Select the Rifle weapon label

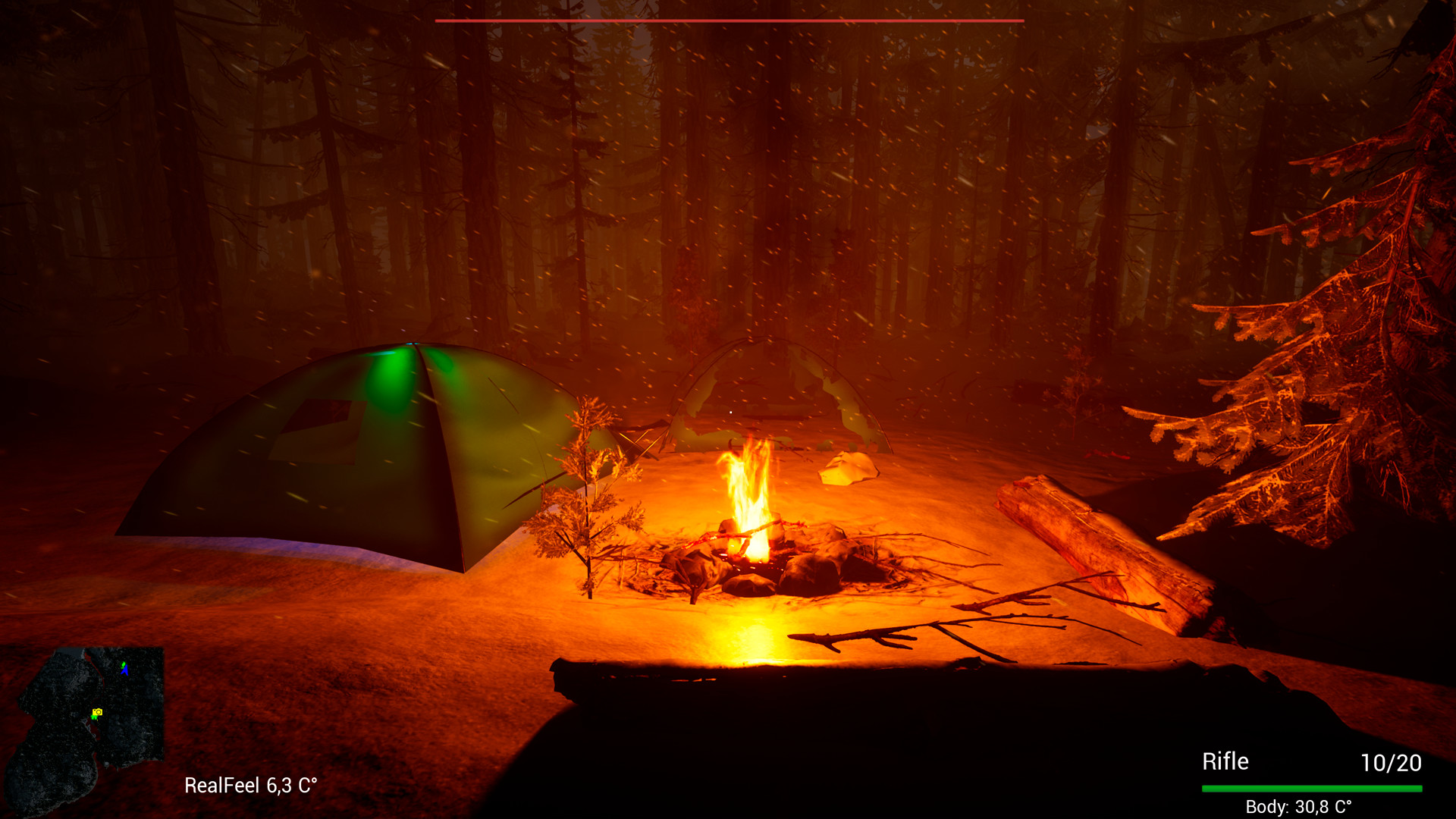(x=1225, y=761)
